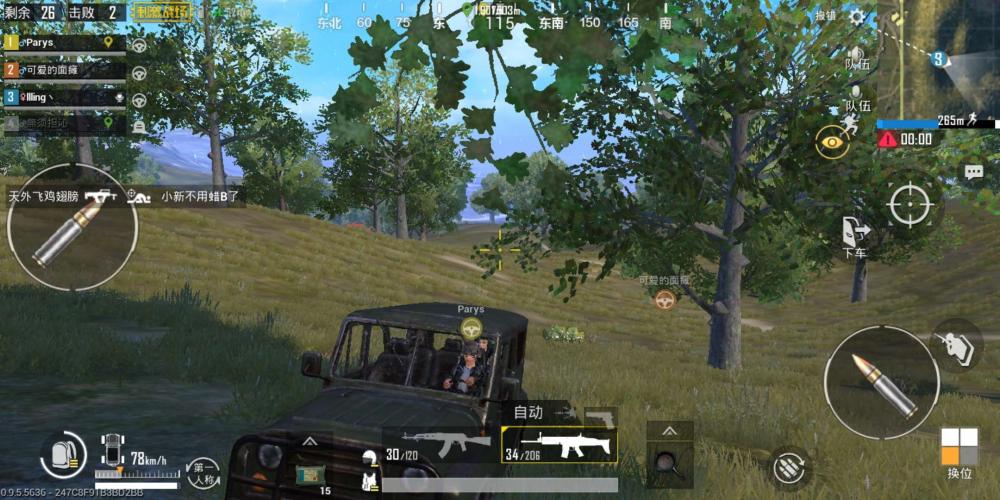The height and width of the screenshot is (500, 1000).
Task: Select the AKM rifle weapon slot
Action: click(441, 445)
